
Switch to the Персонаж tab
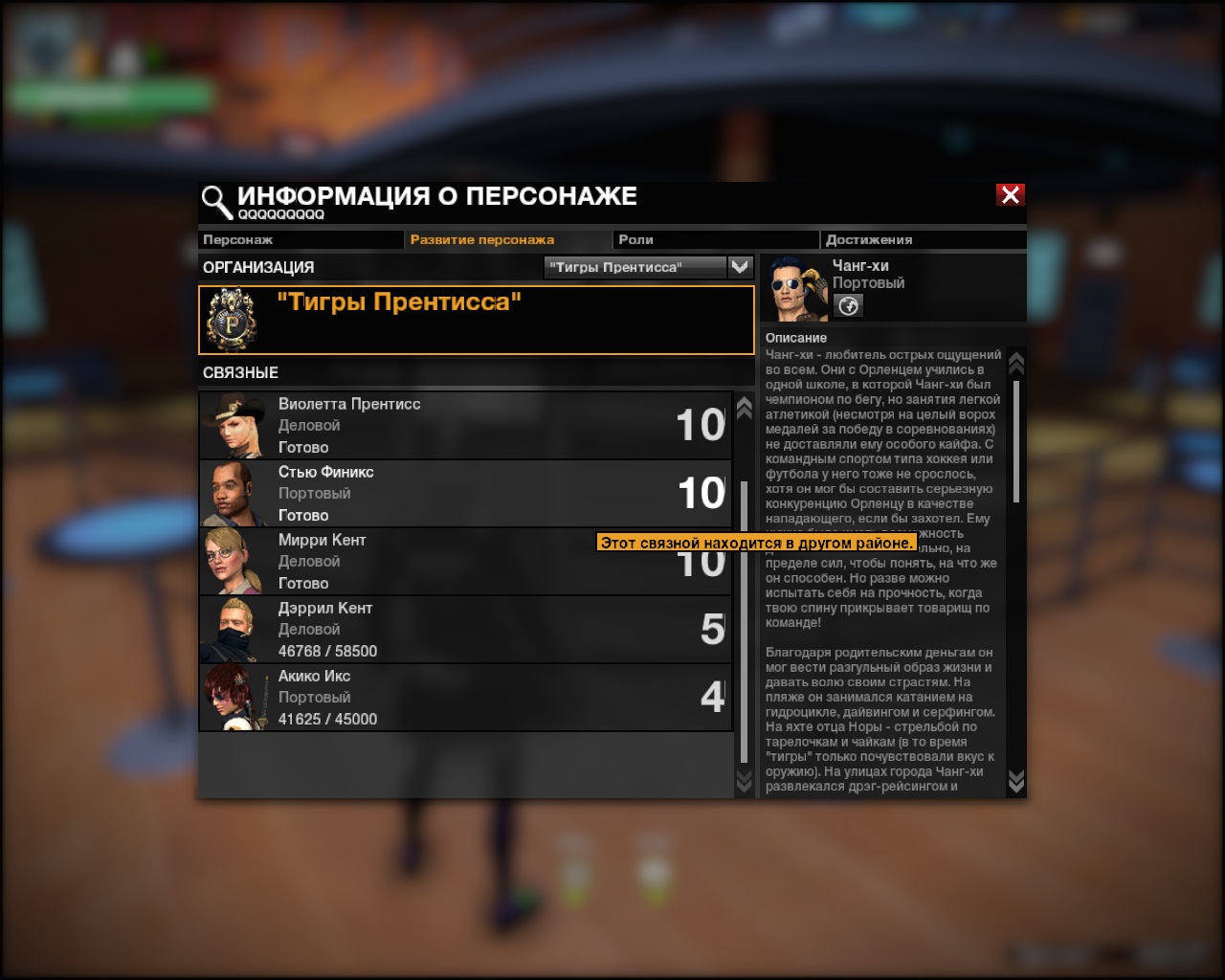click(x=300, y=239)
